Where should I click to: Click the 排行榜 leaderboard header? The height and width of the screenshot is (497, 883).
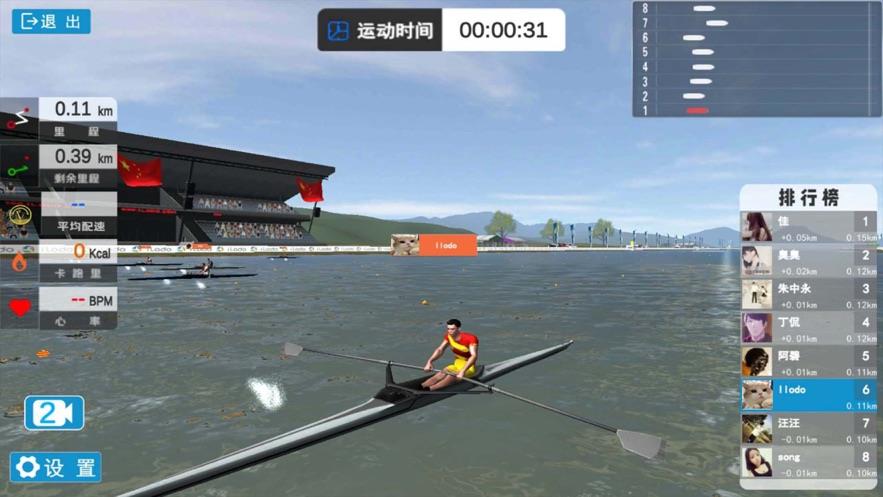[x=808, y=197]
